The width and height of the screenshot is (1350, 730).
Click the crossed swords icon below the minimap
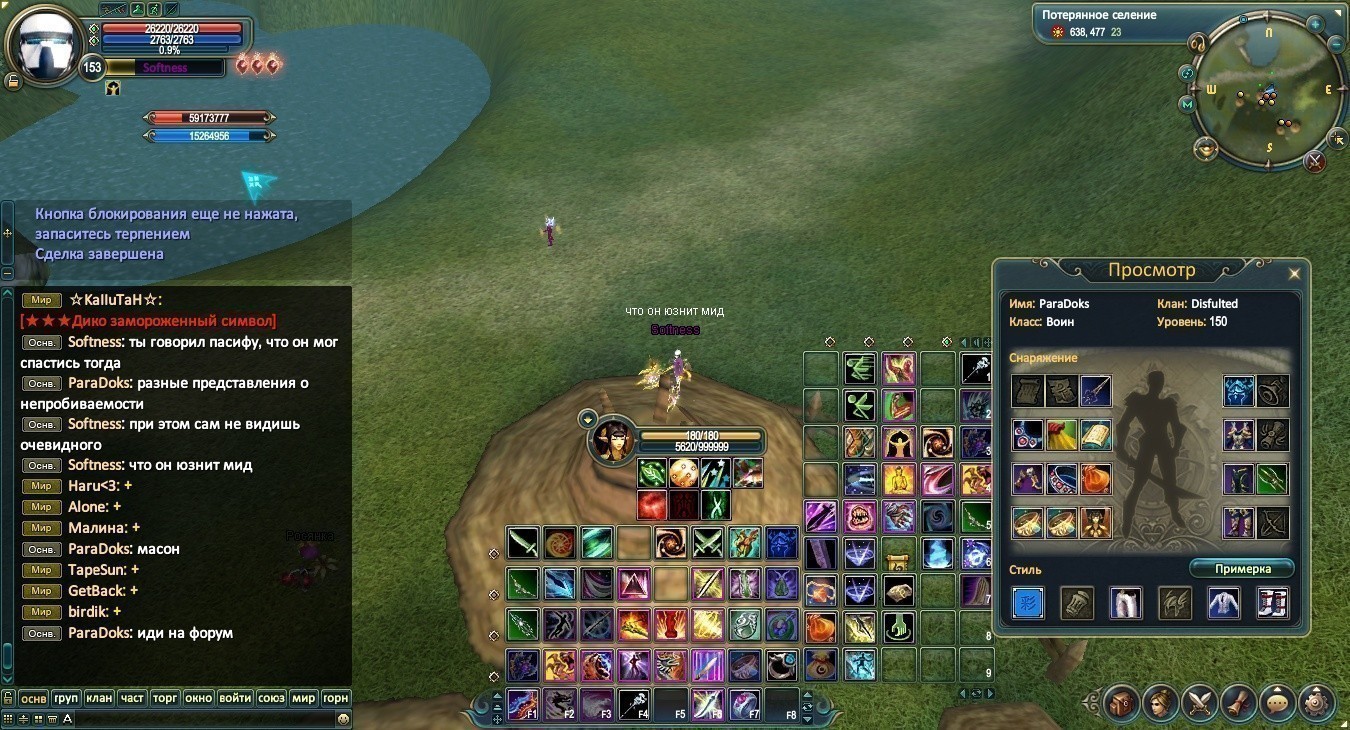(1315, 160)
